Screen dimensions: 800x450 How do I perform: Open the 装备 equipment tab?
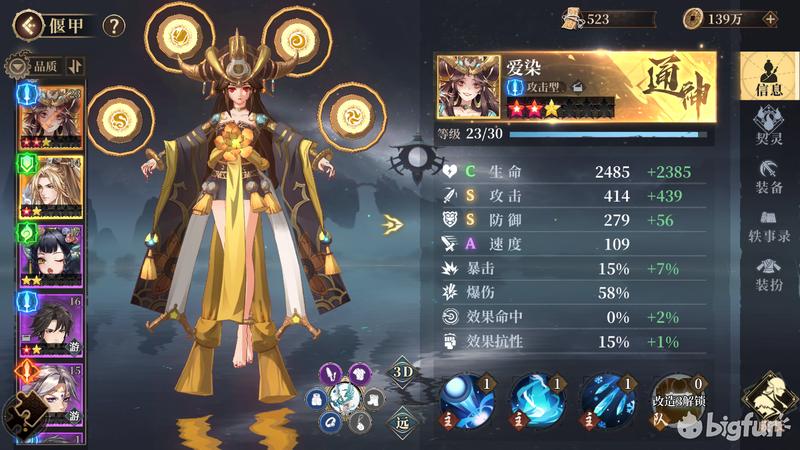(768, 178)
